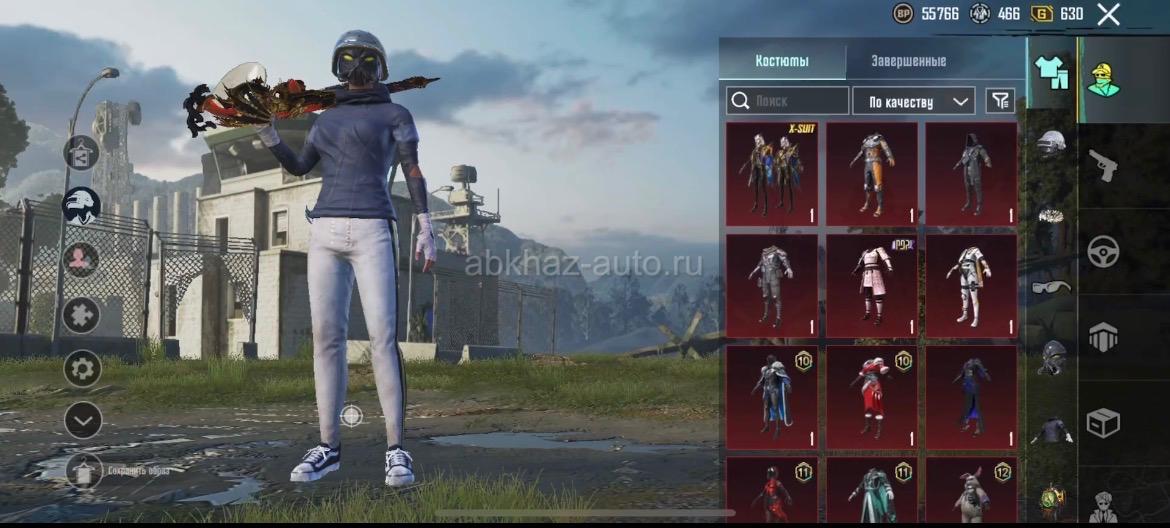Open the gear settings icon
1170x528 pixels.
pos(82,369)
